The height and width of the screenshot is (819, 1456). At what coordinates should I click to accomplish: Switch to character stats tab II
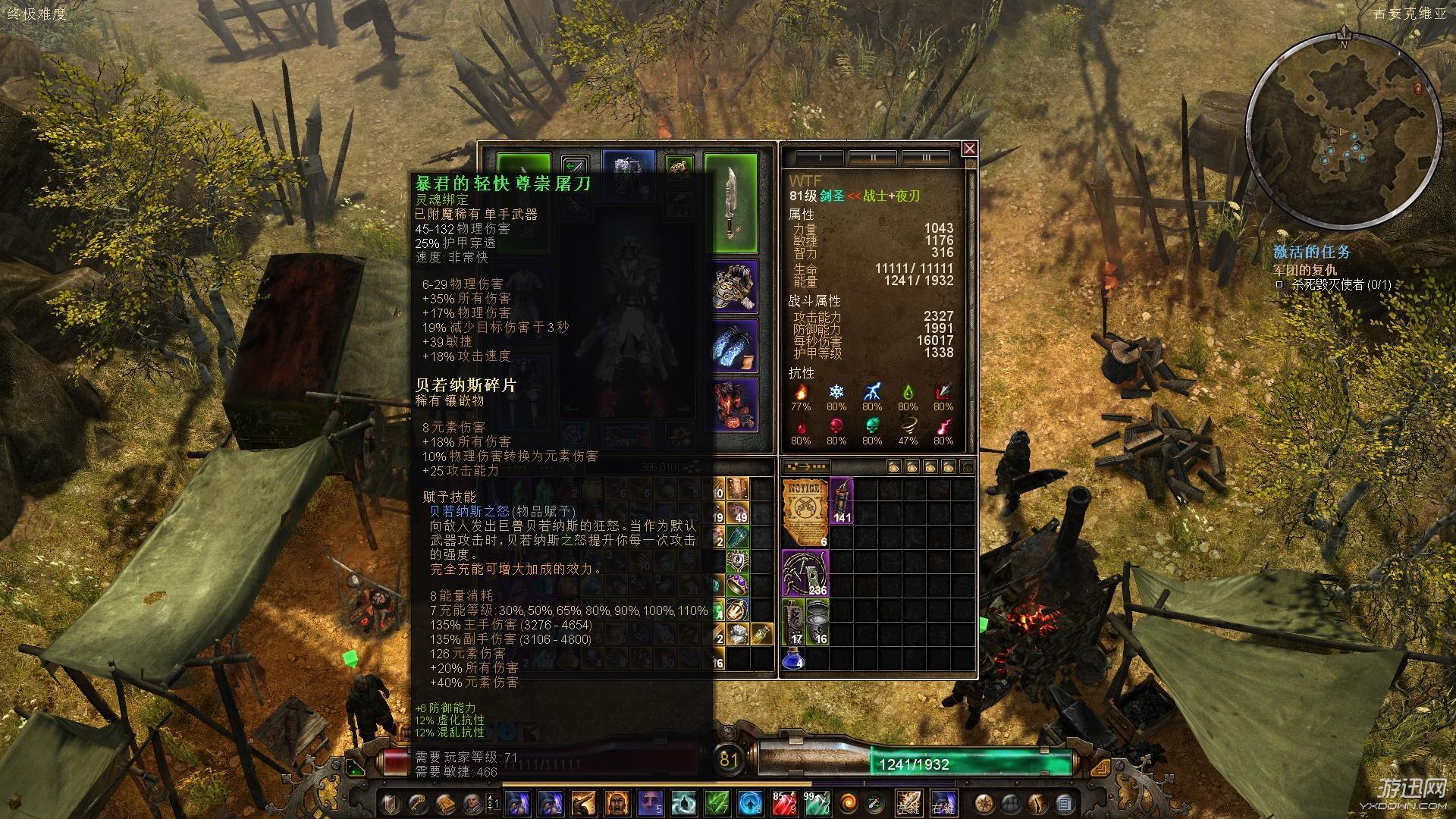[872, 158]
